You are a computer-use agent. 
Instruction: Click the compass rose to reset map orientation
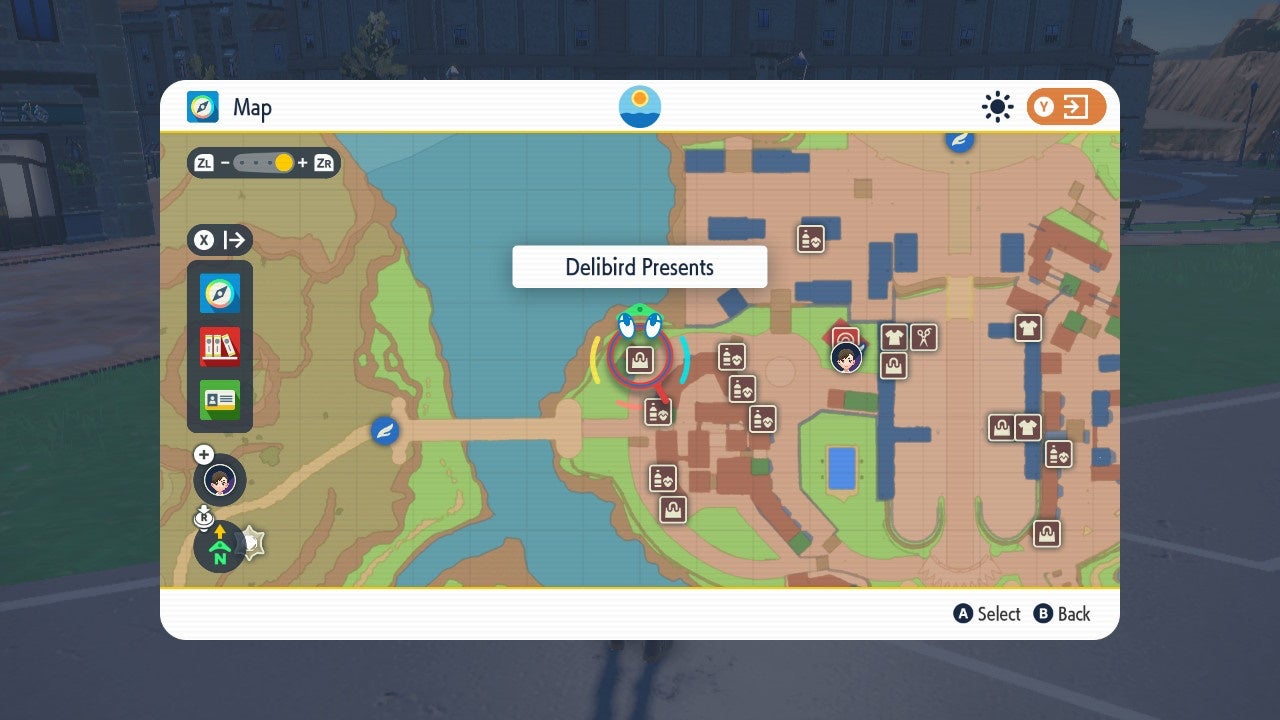tap(218, 548)
